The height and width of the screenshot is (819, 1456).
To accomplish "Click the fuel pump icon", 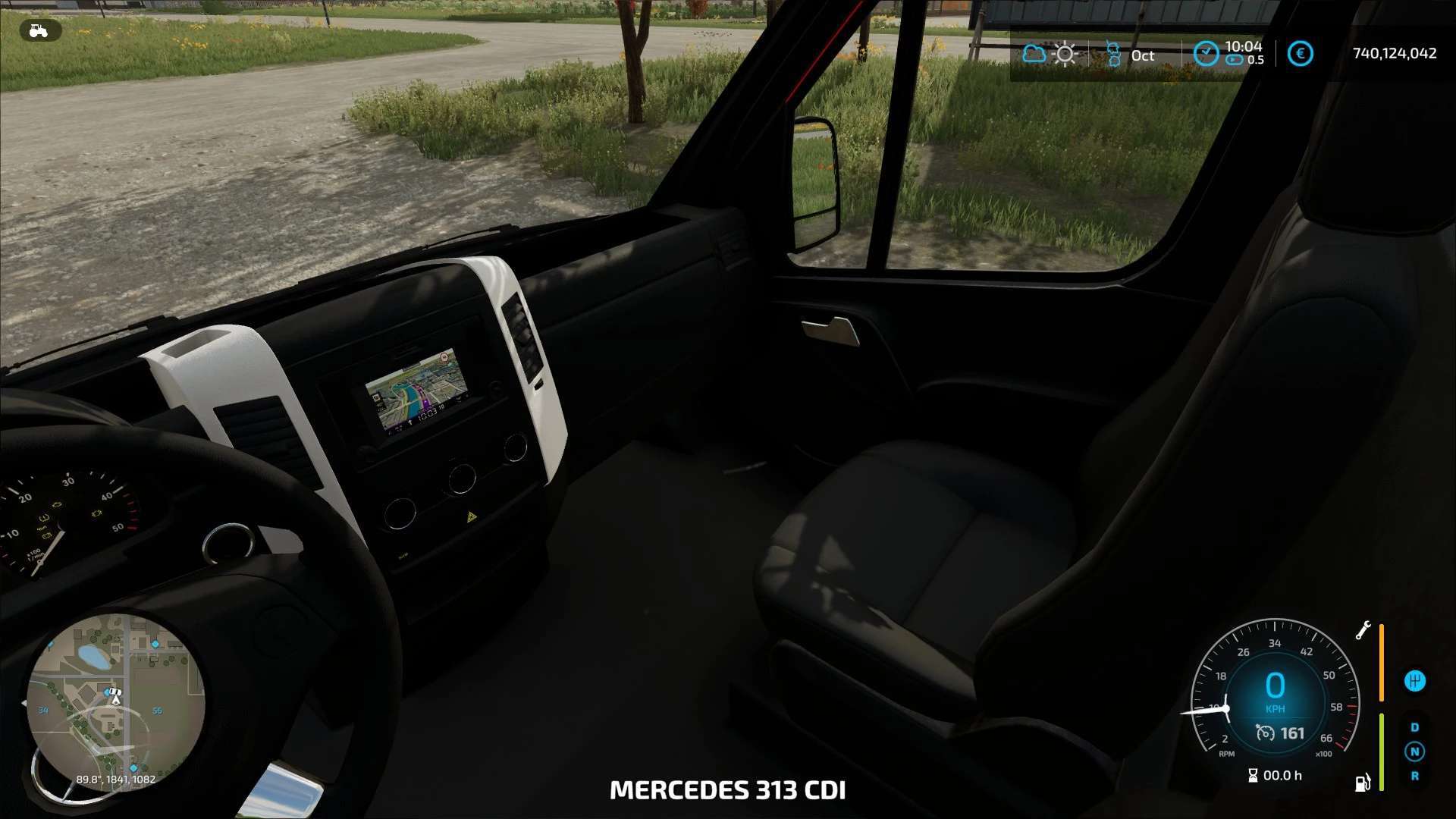I will [1363, 782].
